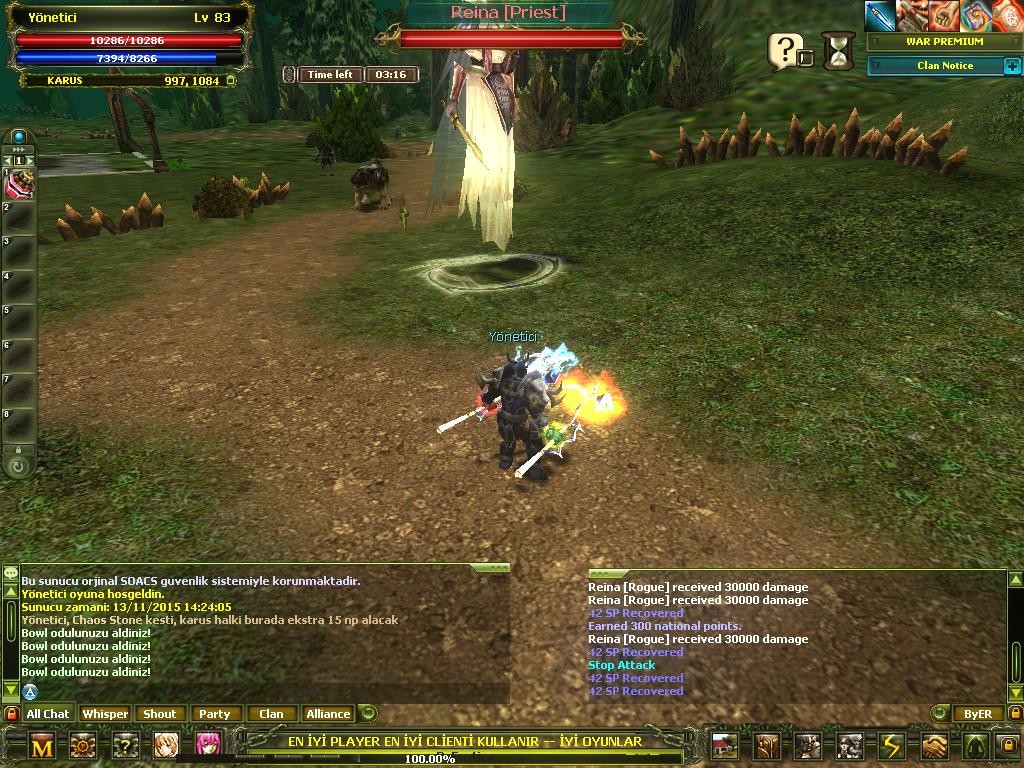Click the hourglass icon
1024x768 pixels.
click(x=839, y=50)
